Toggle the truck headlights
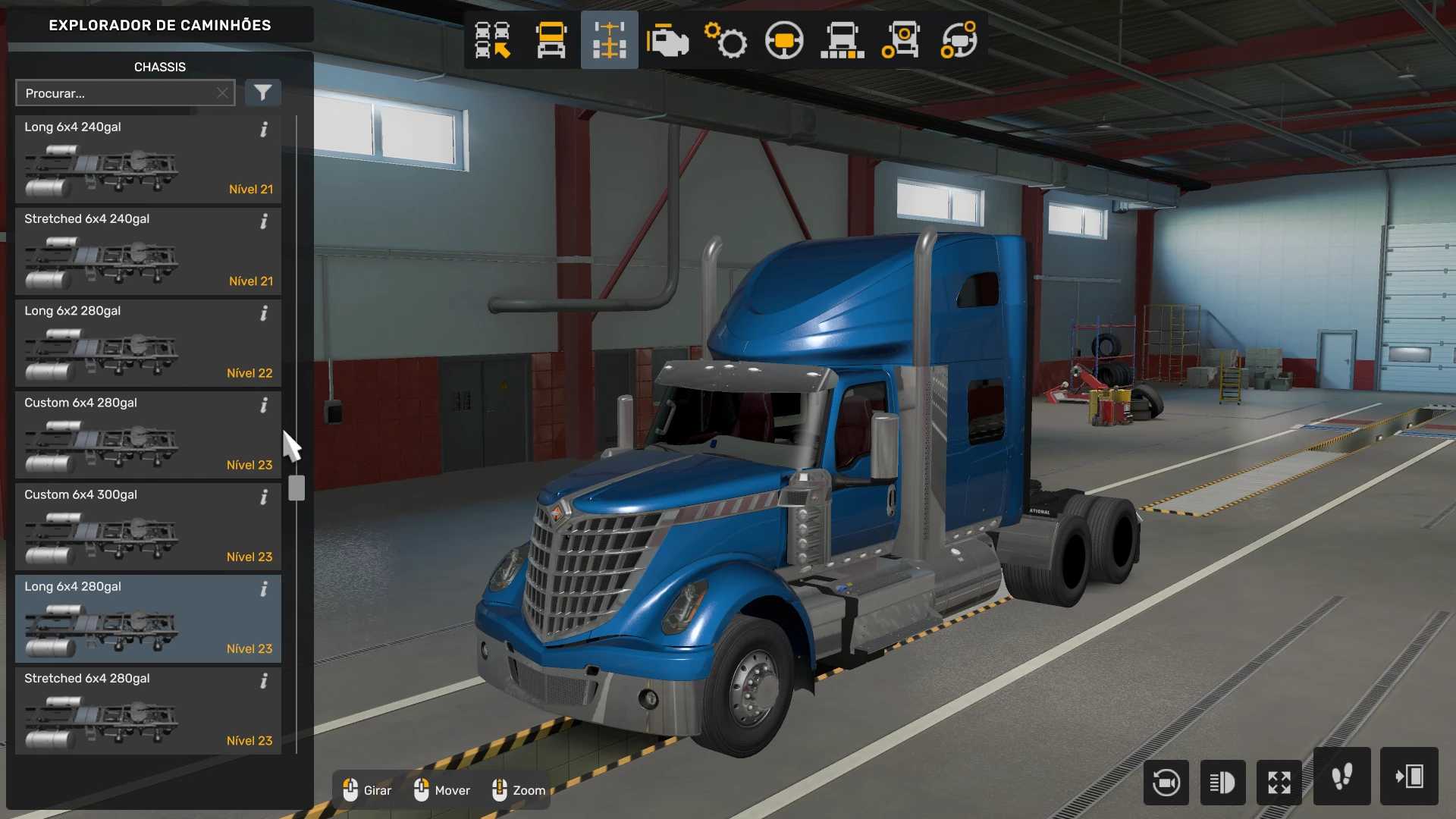 coord(1222,782)
